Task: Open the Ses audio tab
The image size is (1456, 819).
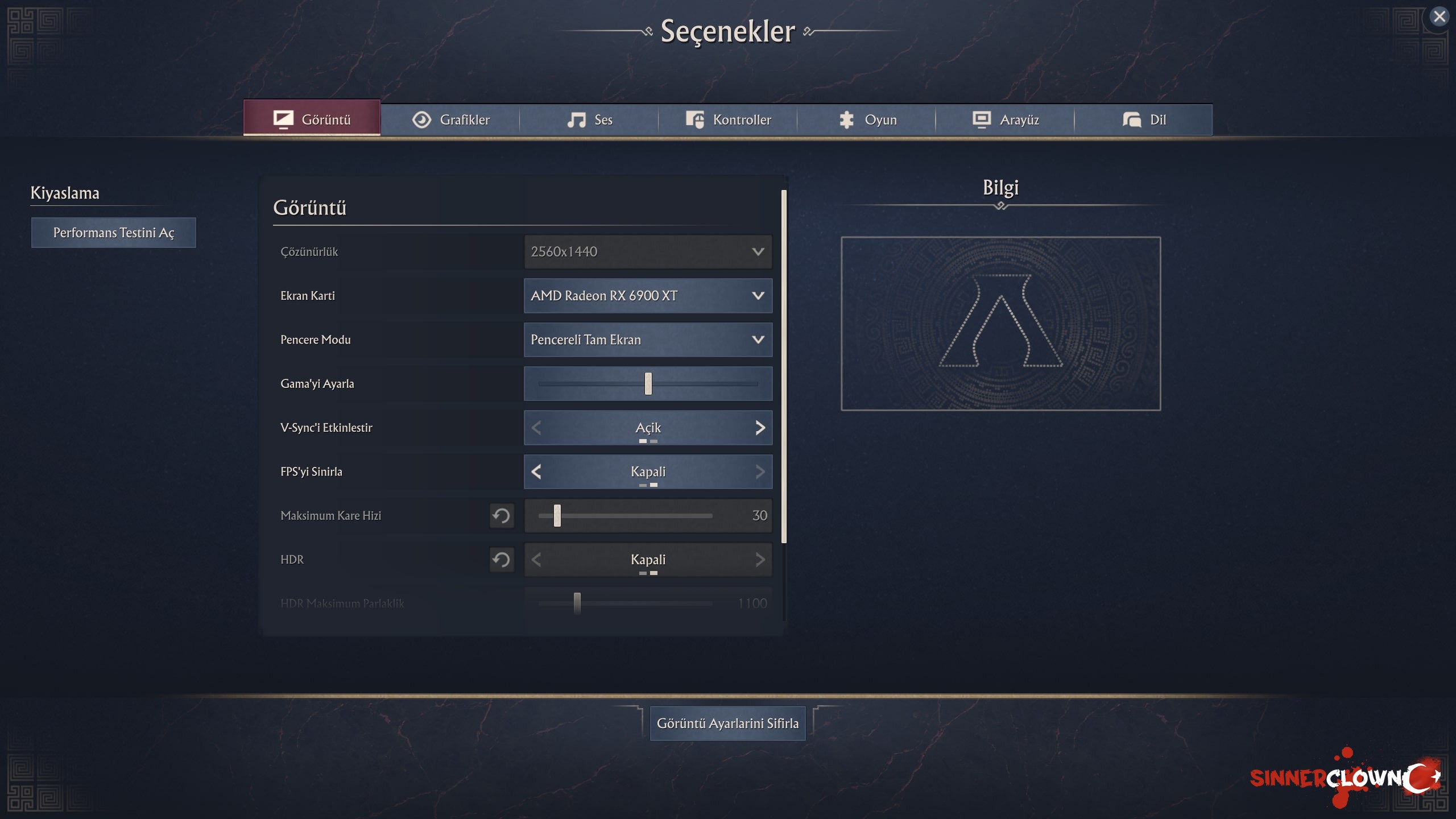Action: 589,120
